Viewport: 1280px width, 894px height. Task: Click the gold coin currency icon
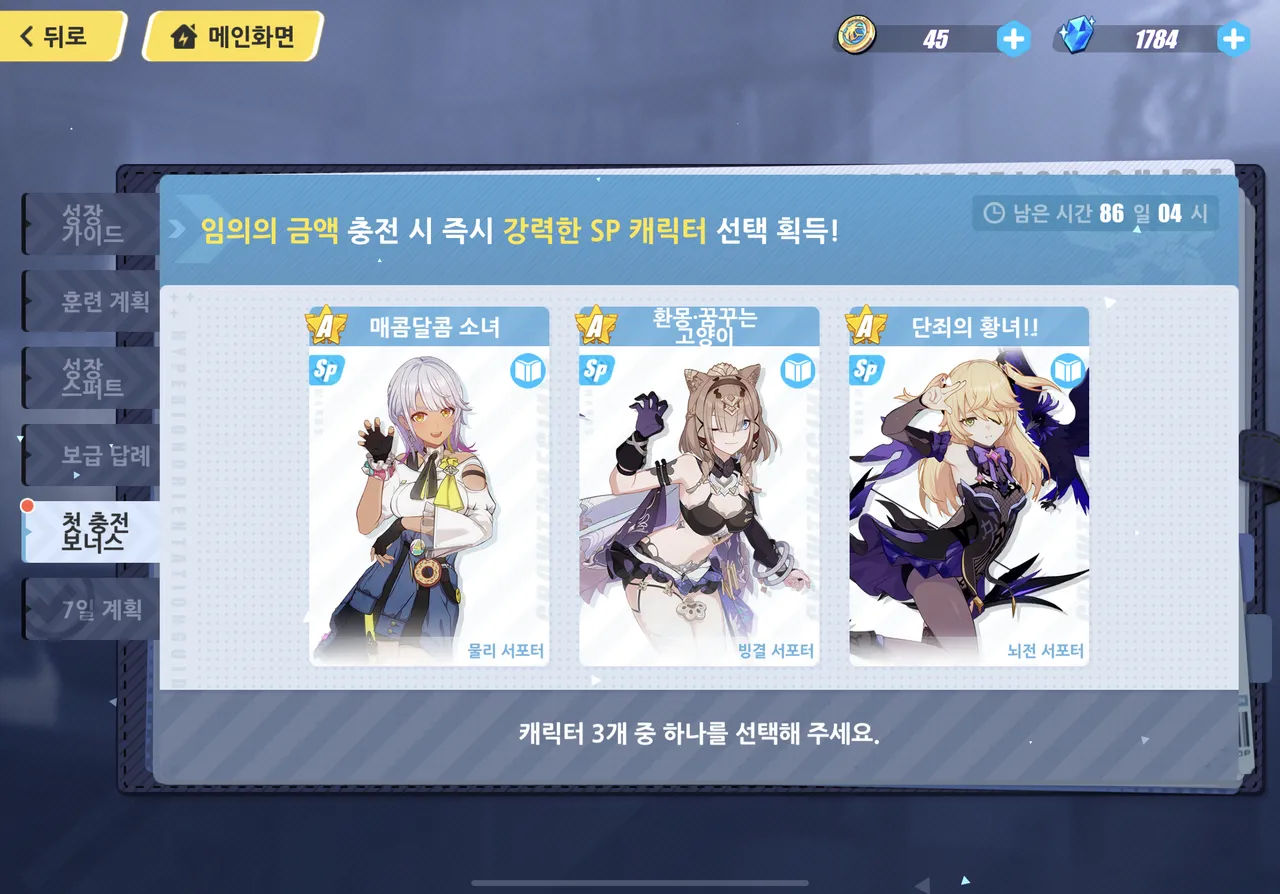point(857,38)
